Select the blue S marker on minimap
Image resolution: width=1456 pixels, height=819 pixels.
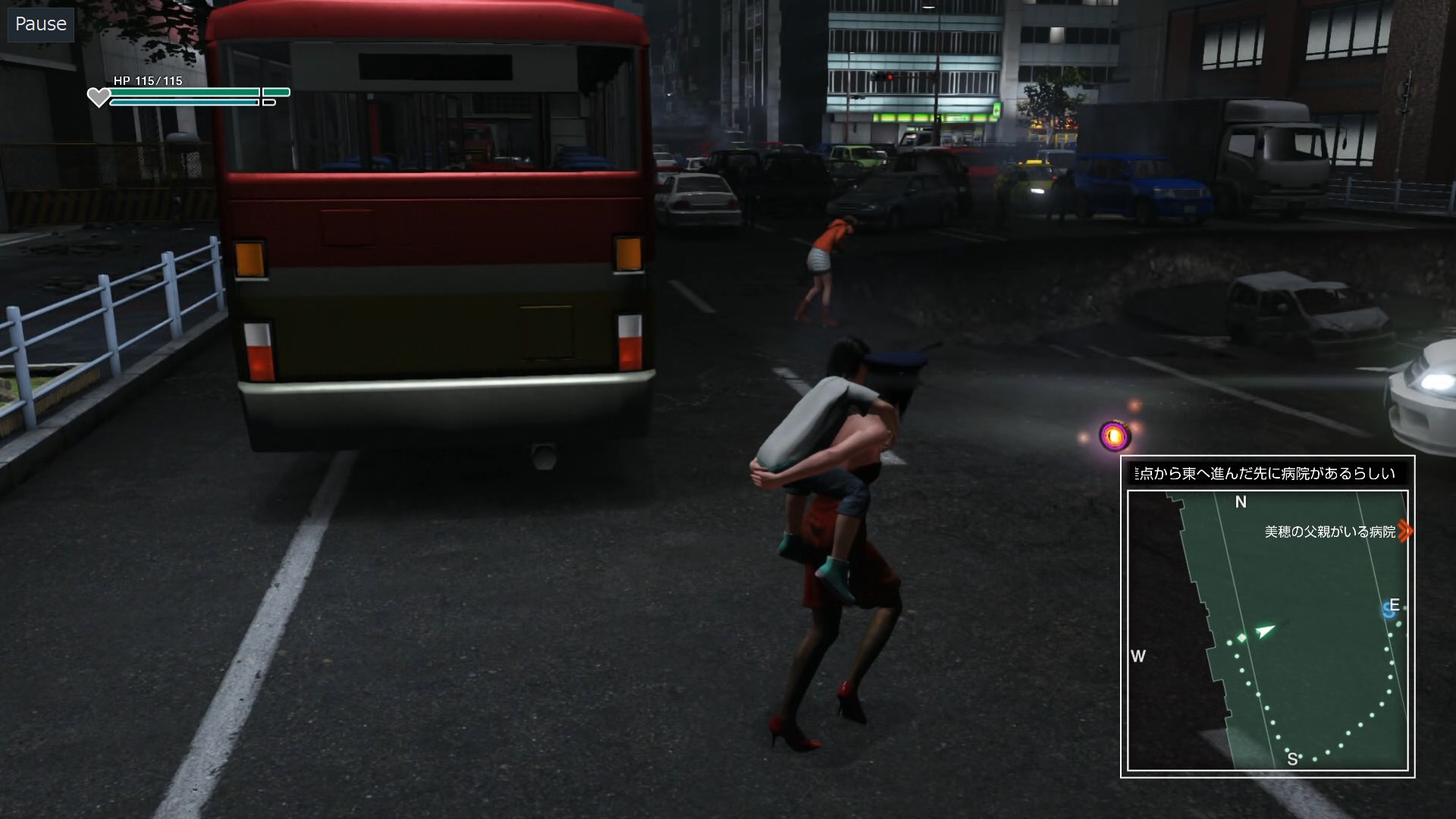(x=1389, y=609)
